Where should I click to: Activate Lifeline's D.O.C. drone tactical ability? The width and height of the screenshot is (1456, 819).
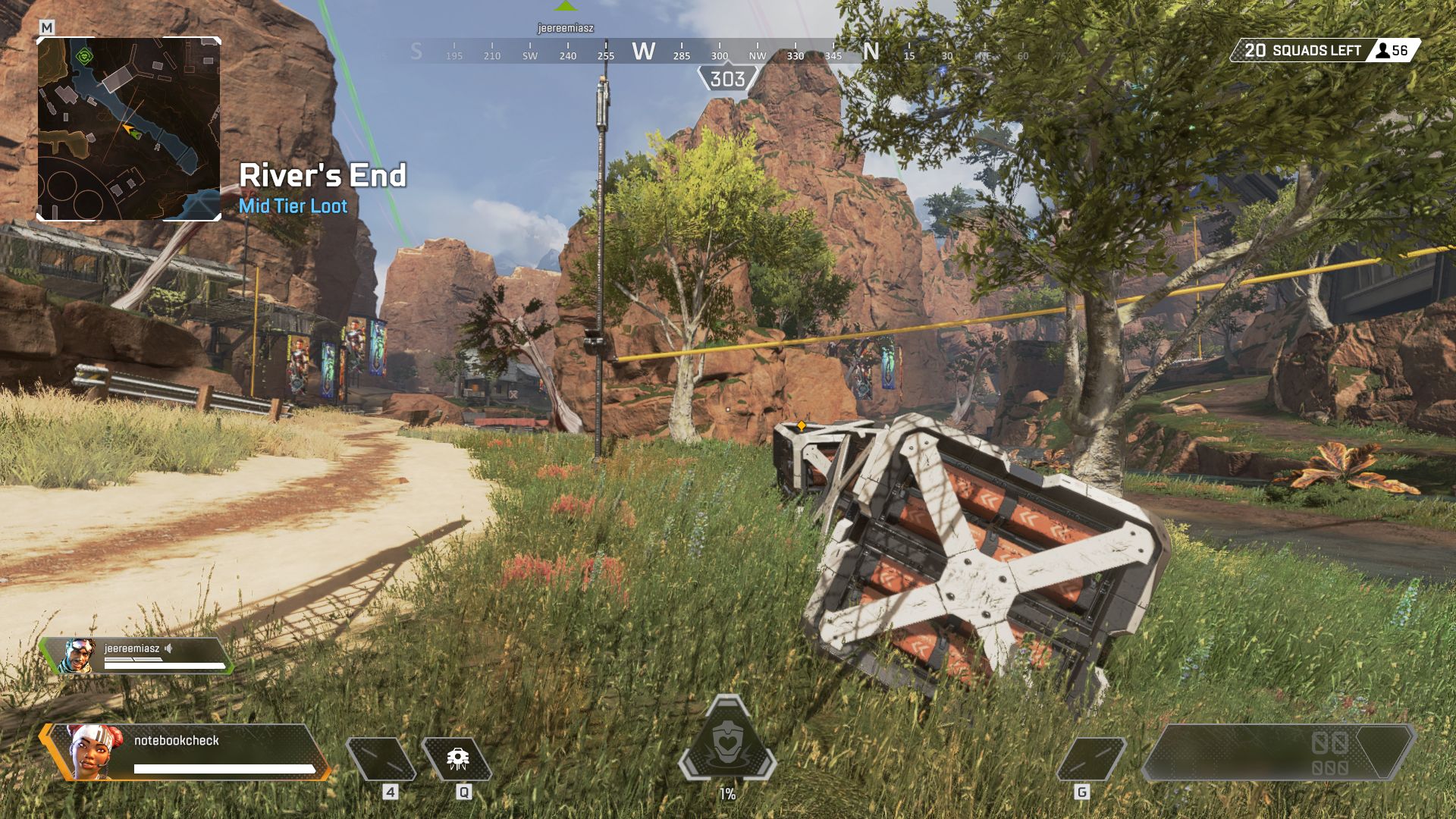tap(457, 759)
